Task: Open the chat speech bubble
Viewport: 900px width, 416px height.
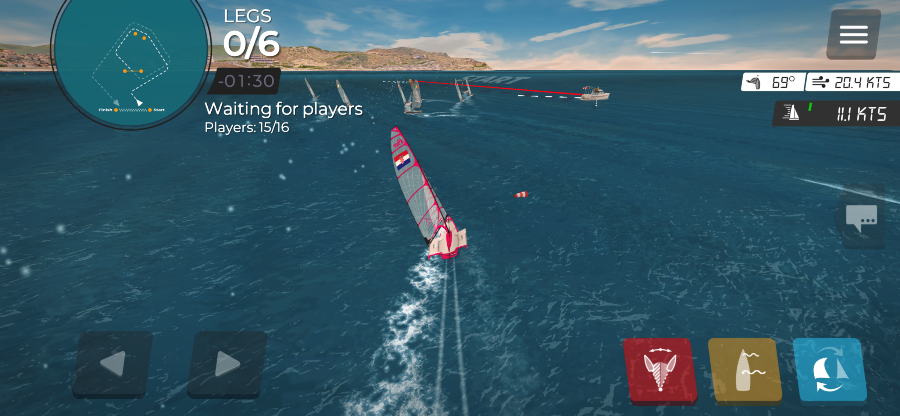Action: pos(861,217)
